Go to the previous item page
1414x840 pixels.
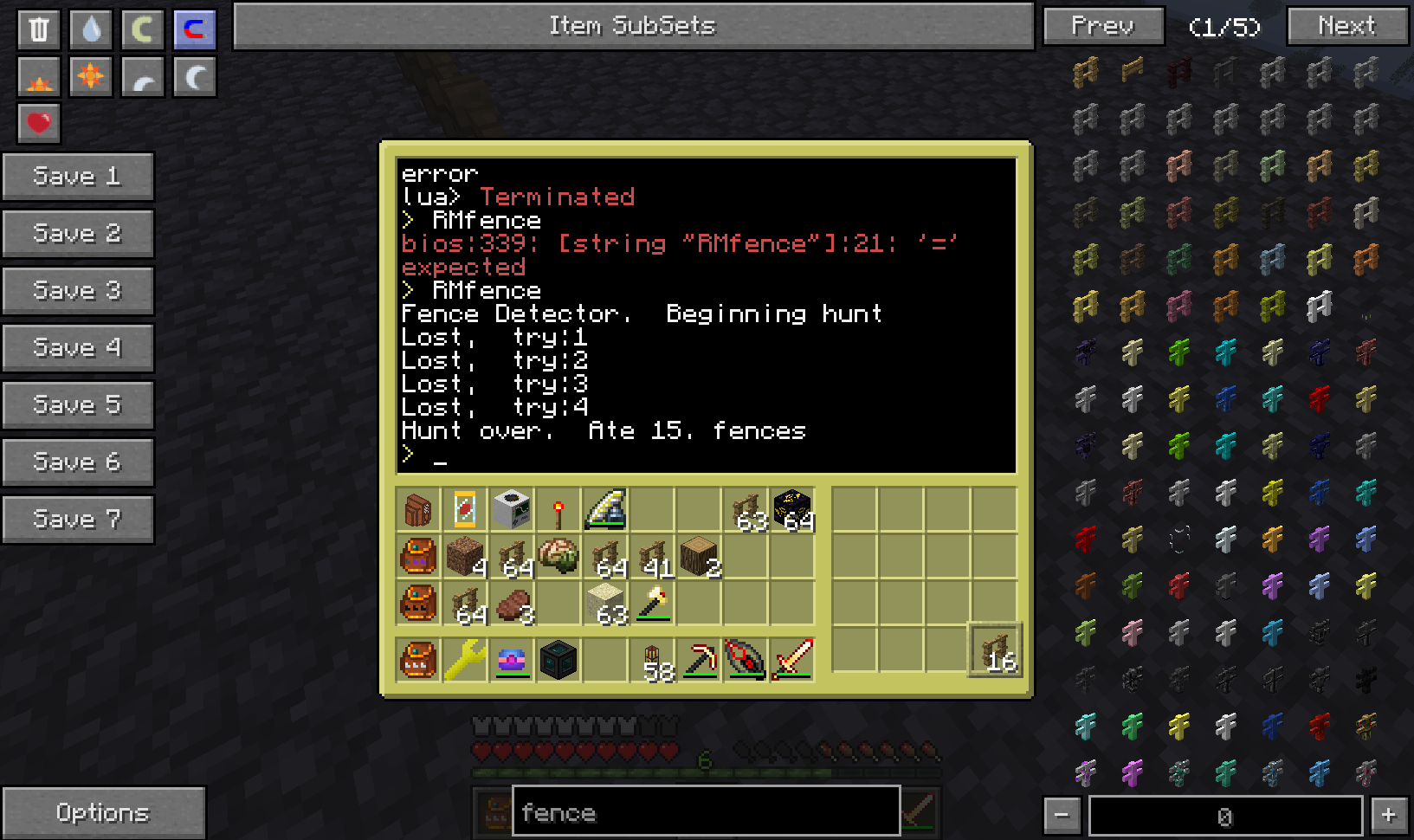[x=1103, y=26]
